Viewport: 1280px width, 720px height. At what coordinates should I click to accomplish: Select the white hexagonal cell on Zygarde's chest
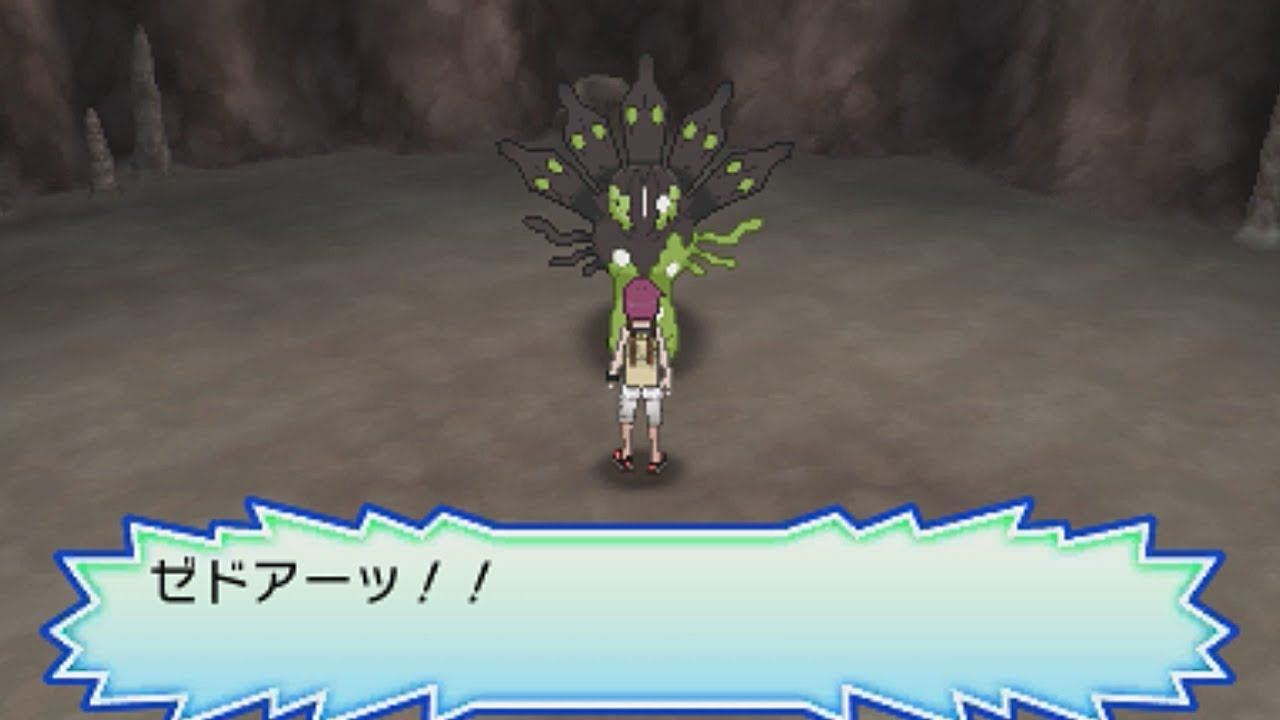pyautogui.click(x=660, y=203)
